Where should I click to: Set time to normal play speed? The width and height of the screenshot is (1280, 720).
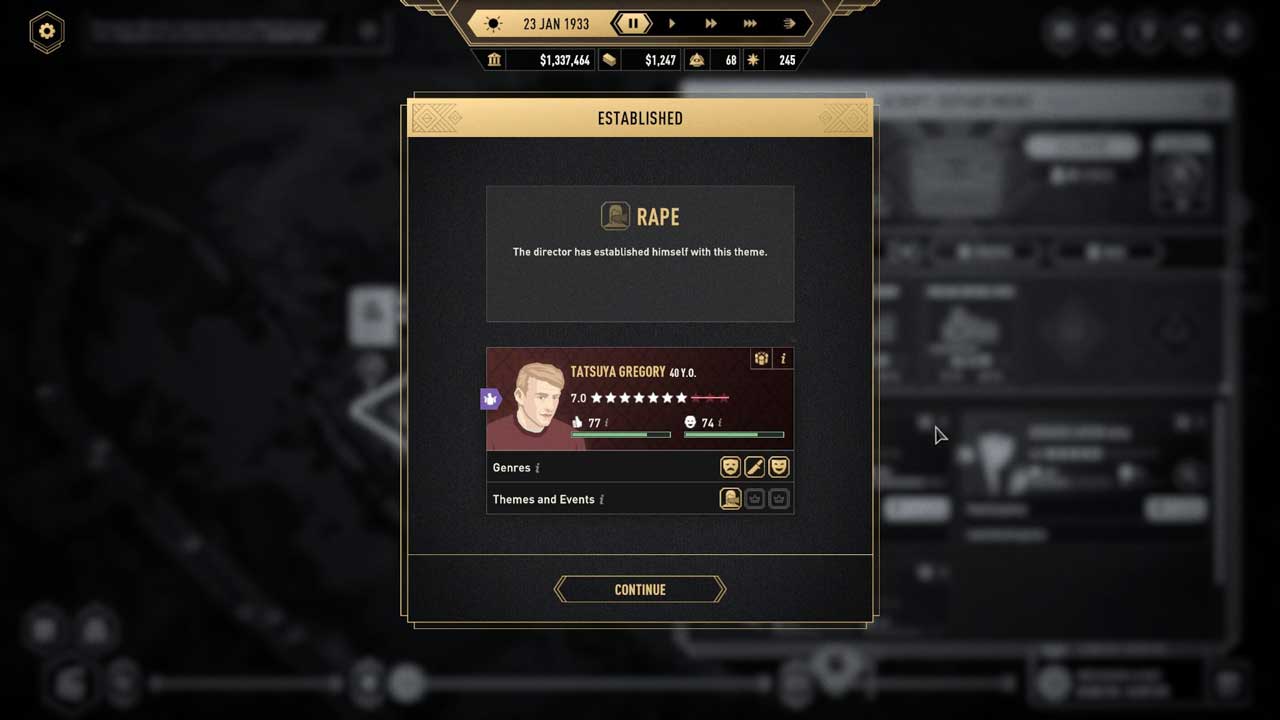(672, 23)
